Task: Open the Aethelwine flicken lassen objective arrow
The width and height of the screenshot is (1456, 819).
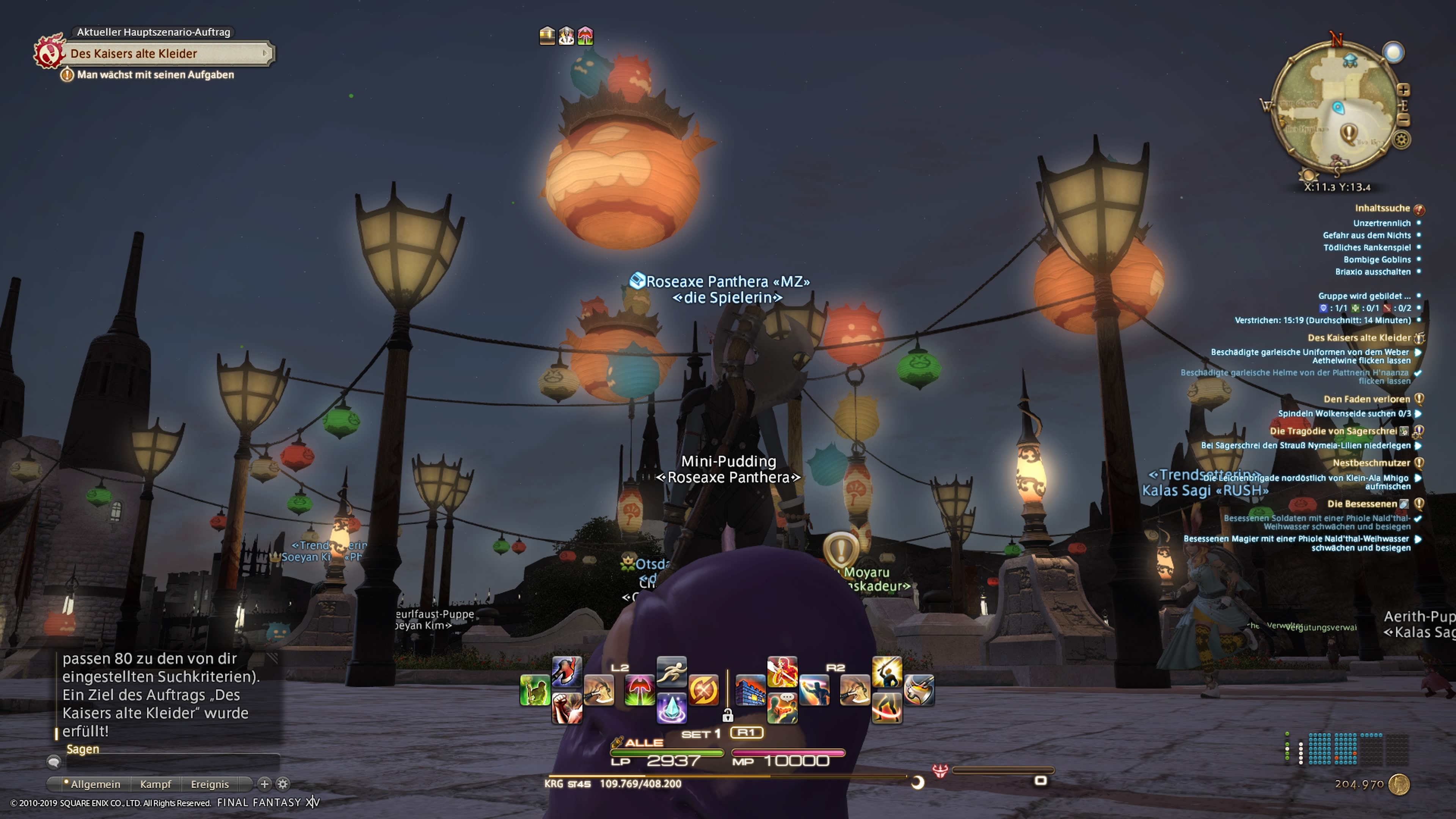Action: 1418,353
